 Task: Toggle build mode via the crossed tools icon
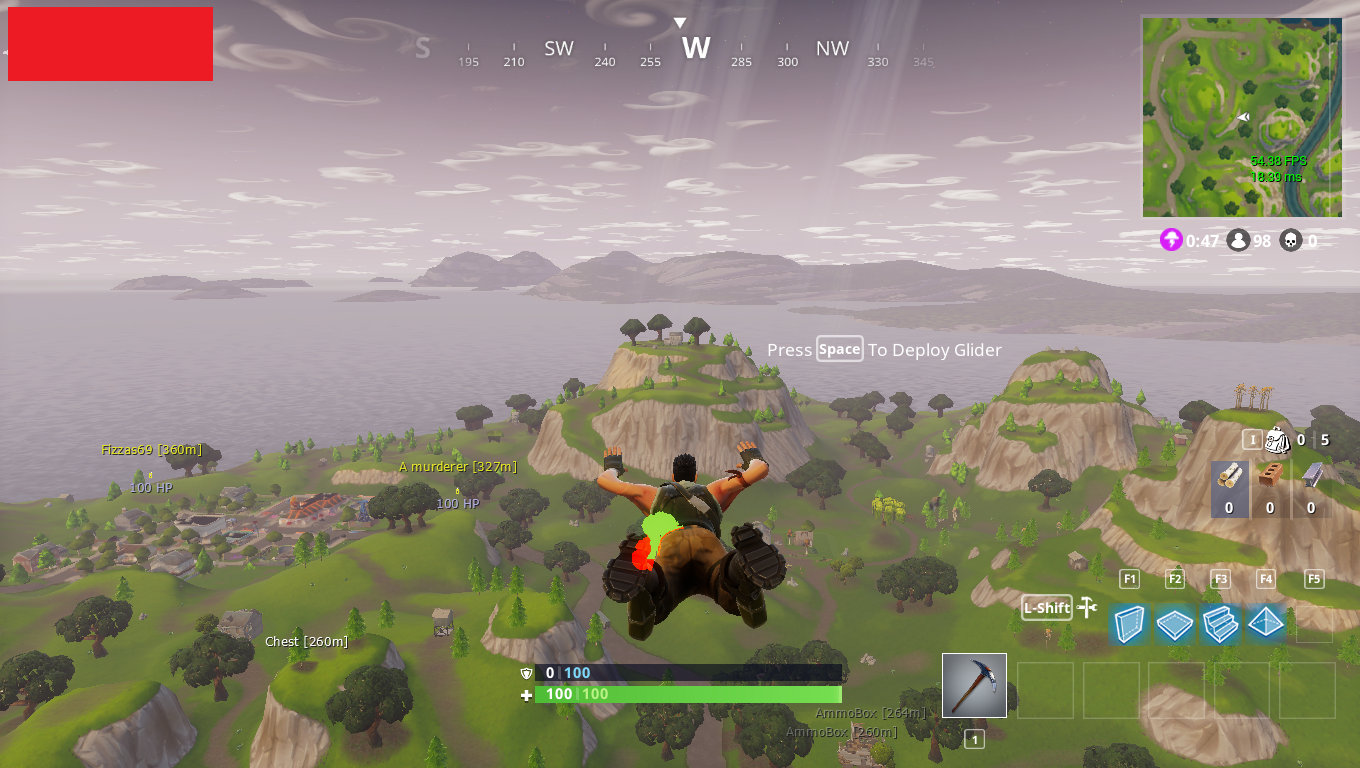(x=1088, y=607)
